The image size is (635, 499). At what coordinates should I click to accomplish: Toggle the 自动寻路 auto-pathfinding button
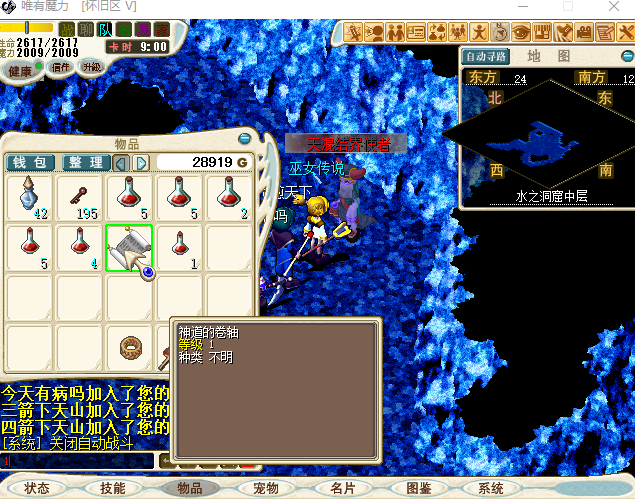pos(487,56)
